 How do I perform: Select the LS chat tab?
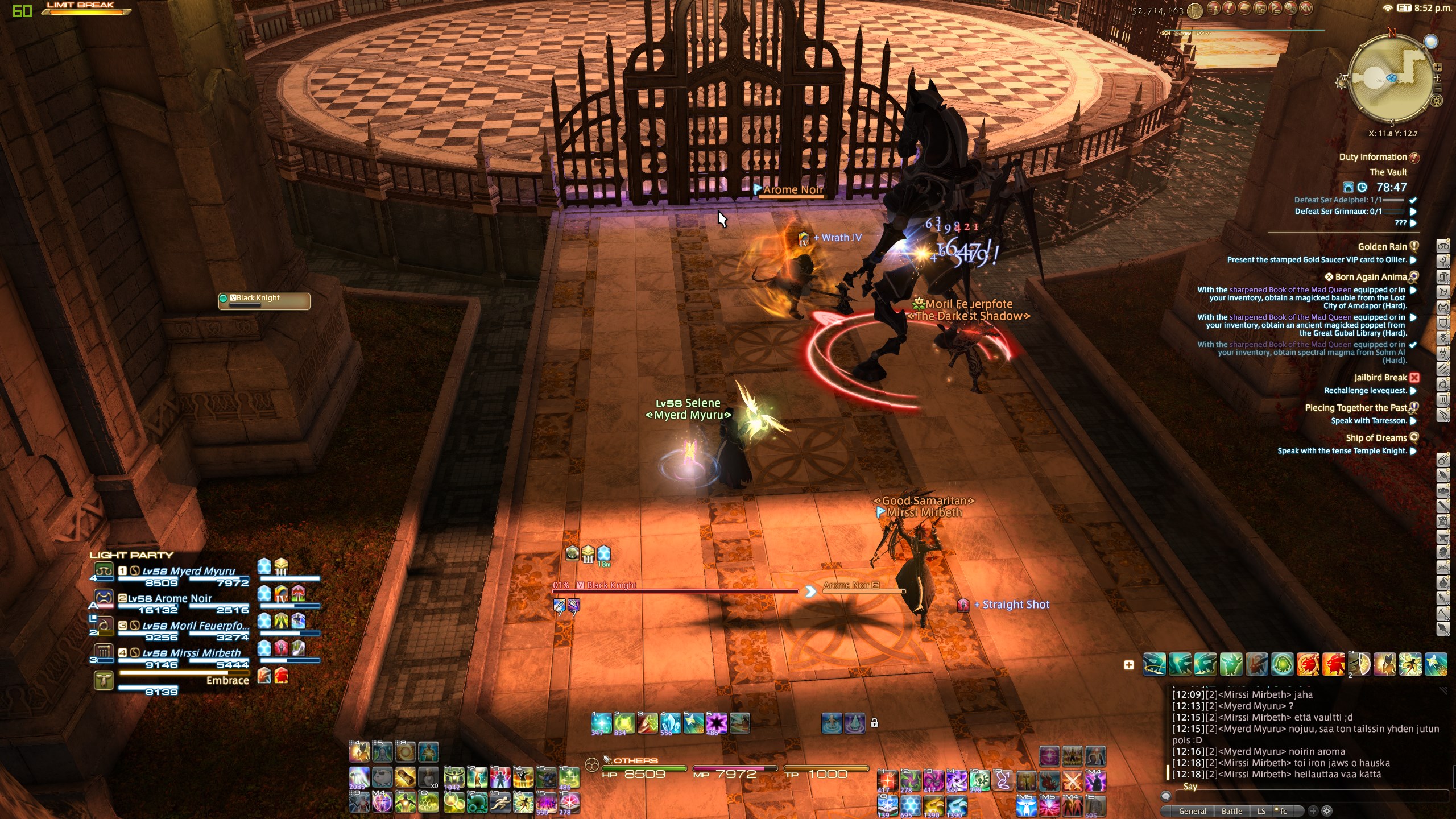(1261, 811)
